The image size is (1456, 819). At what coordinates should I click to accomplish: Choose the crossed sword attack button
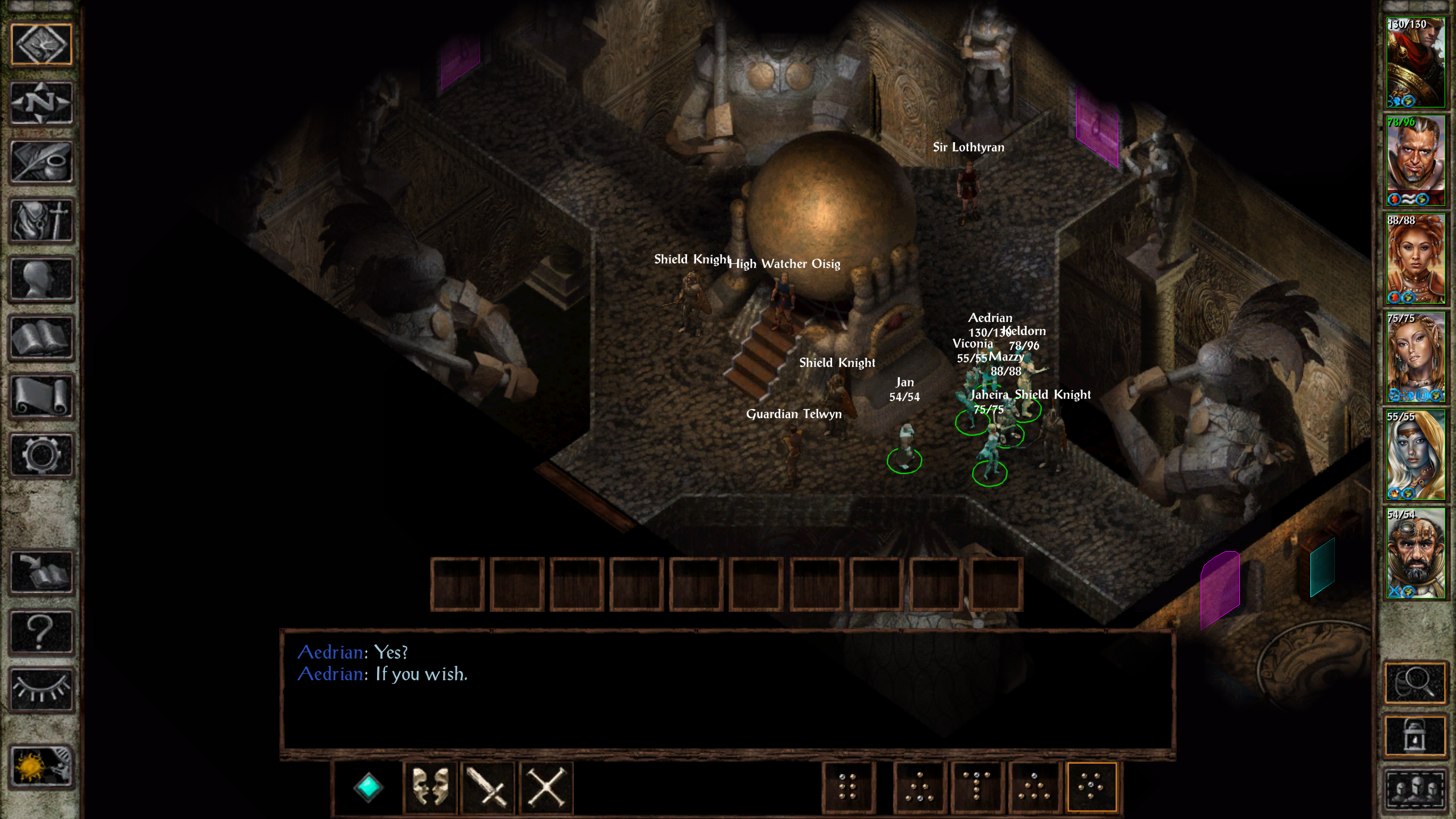[x=488, y=788]
